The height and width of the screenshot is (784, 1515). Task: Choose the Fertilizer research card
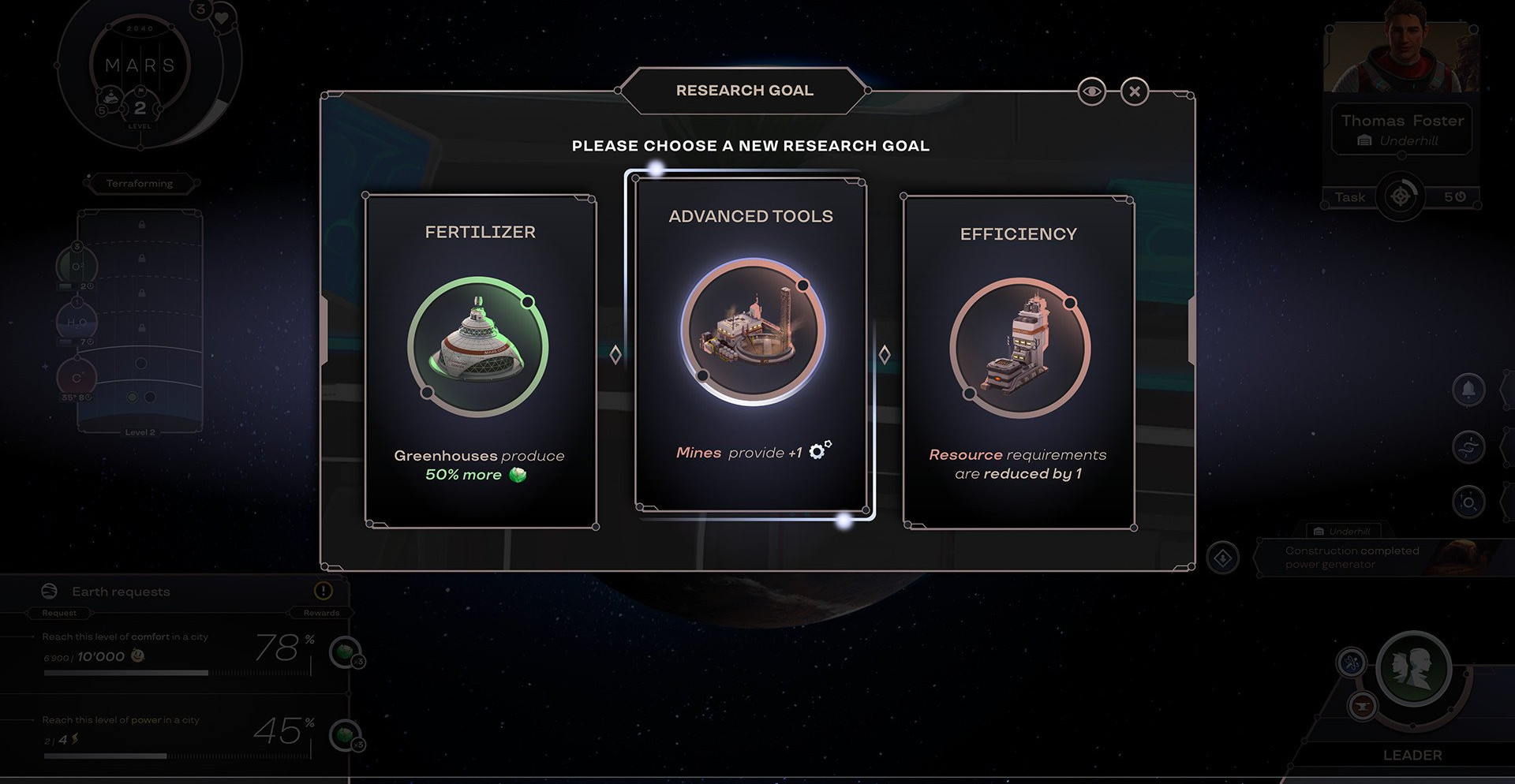480,361
